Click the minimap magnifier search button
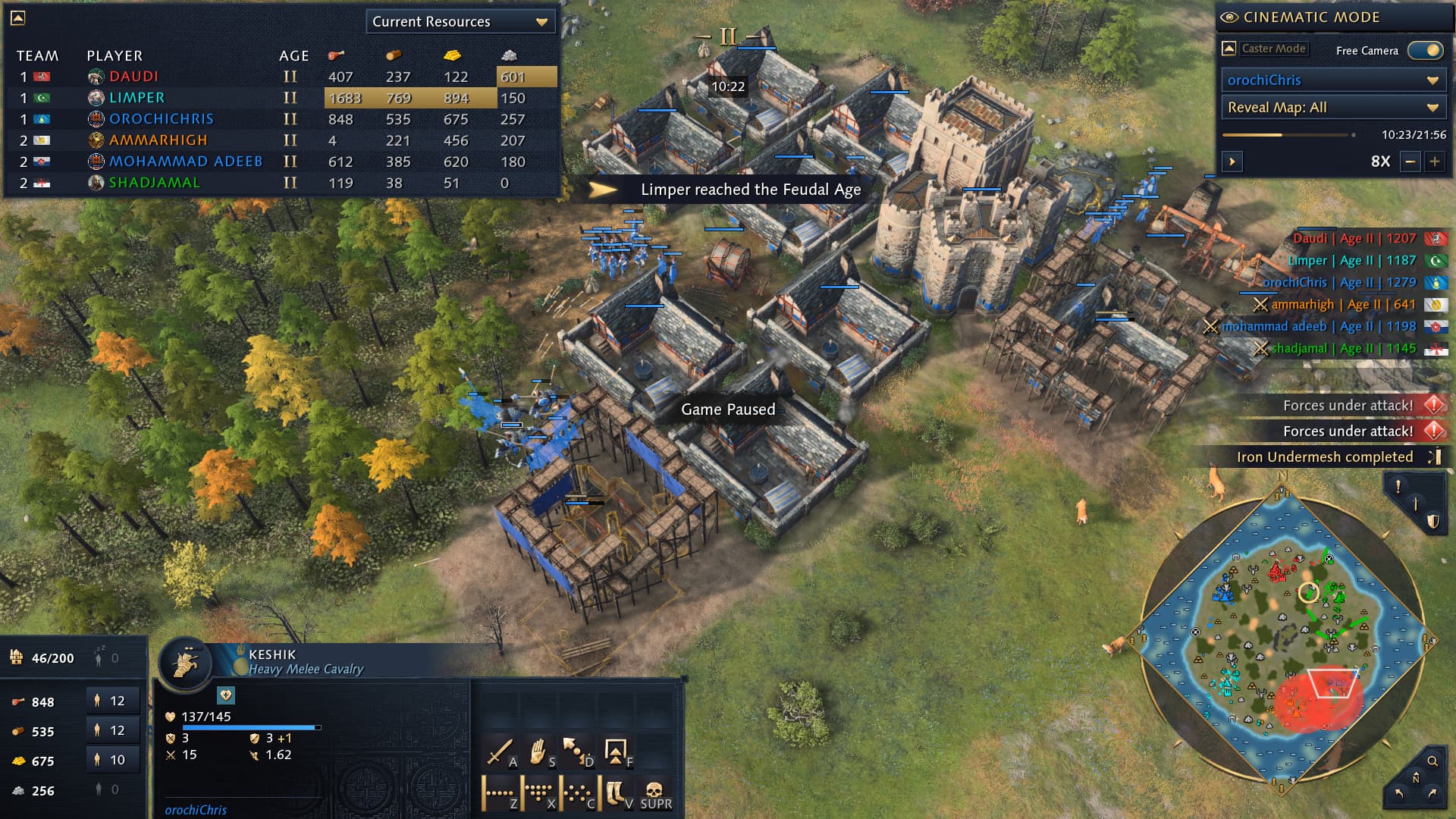This screenshot has height=819, width=1456. (x=1432, y=761)
